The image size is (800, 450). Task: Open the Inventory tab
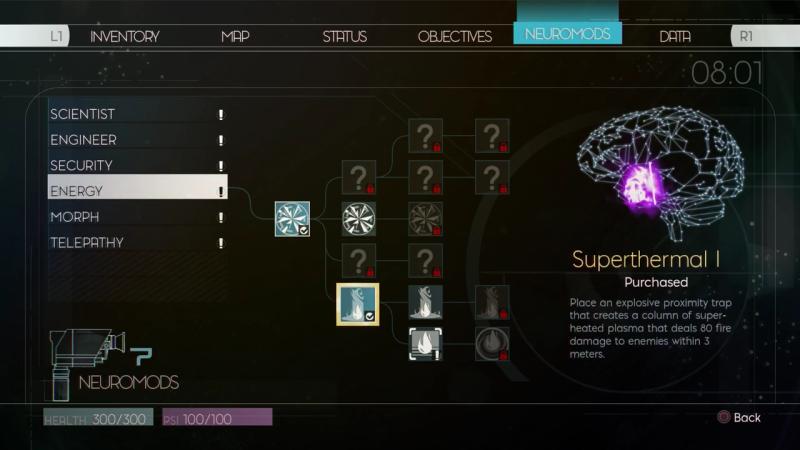click(x=124, y=36)
